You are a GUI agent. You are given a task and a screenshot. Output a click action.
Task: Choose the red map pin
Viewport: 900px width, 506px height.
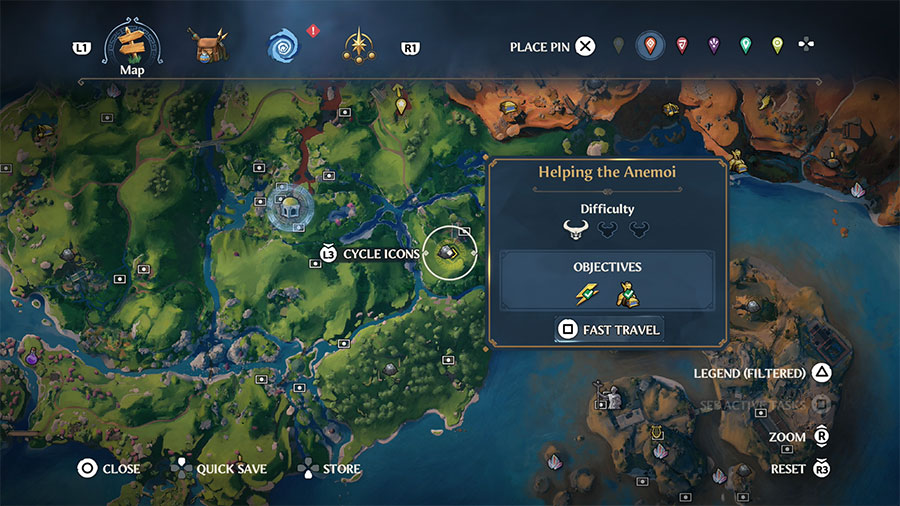(682, 46)
